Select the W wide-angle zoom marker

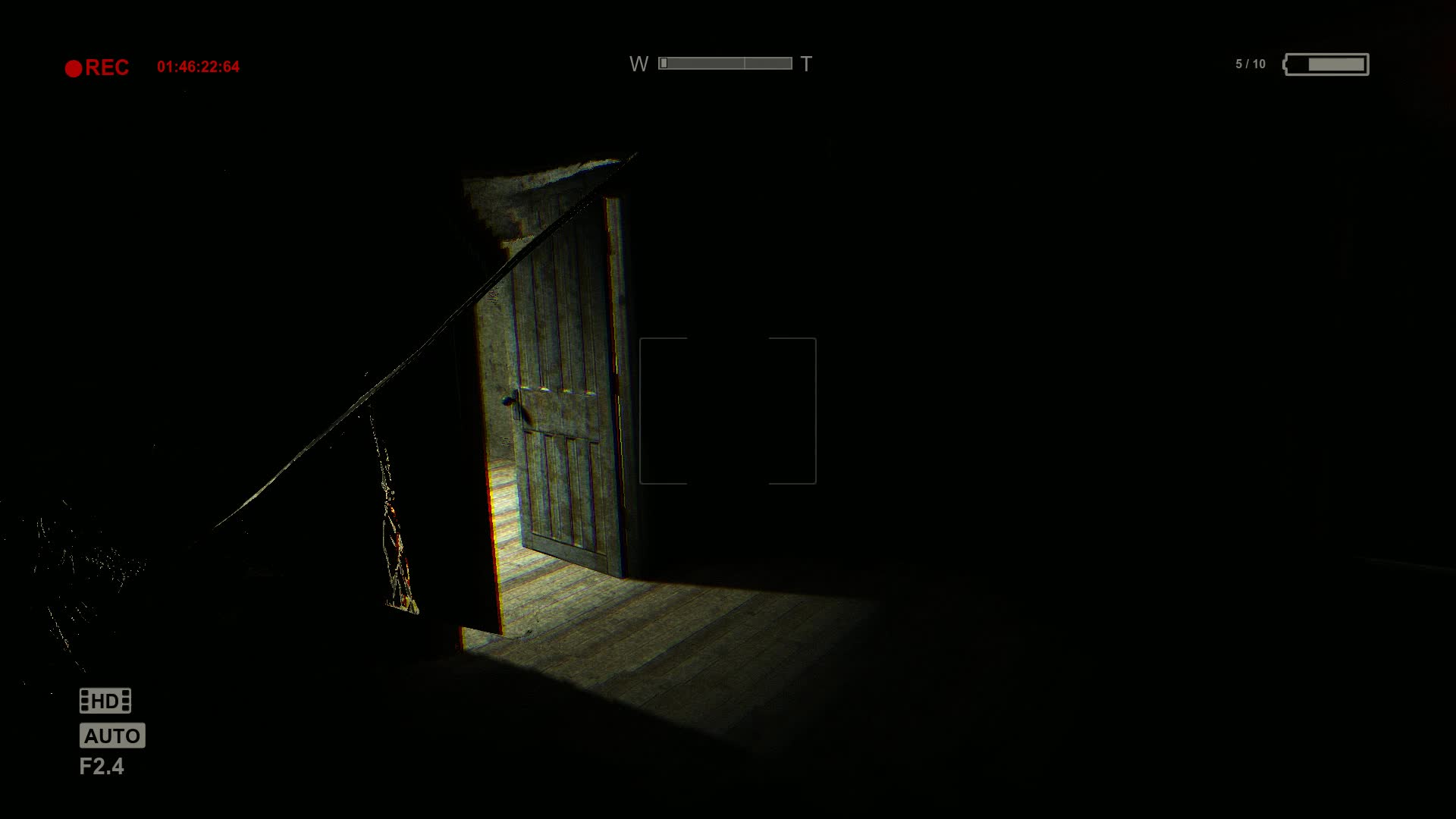click(639, 64)
